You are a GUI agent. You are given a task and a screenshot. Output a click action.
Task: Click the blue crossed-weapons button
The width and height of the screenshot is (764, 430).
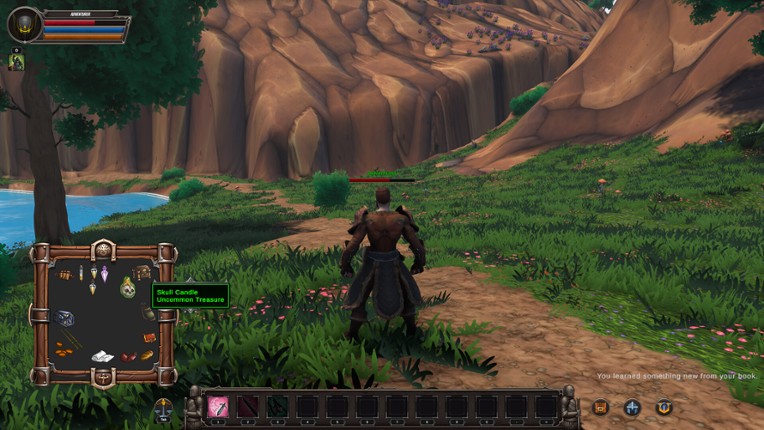point(632,407)
